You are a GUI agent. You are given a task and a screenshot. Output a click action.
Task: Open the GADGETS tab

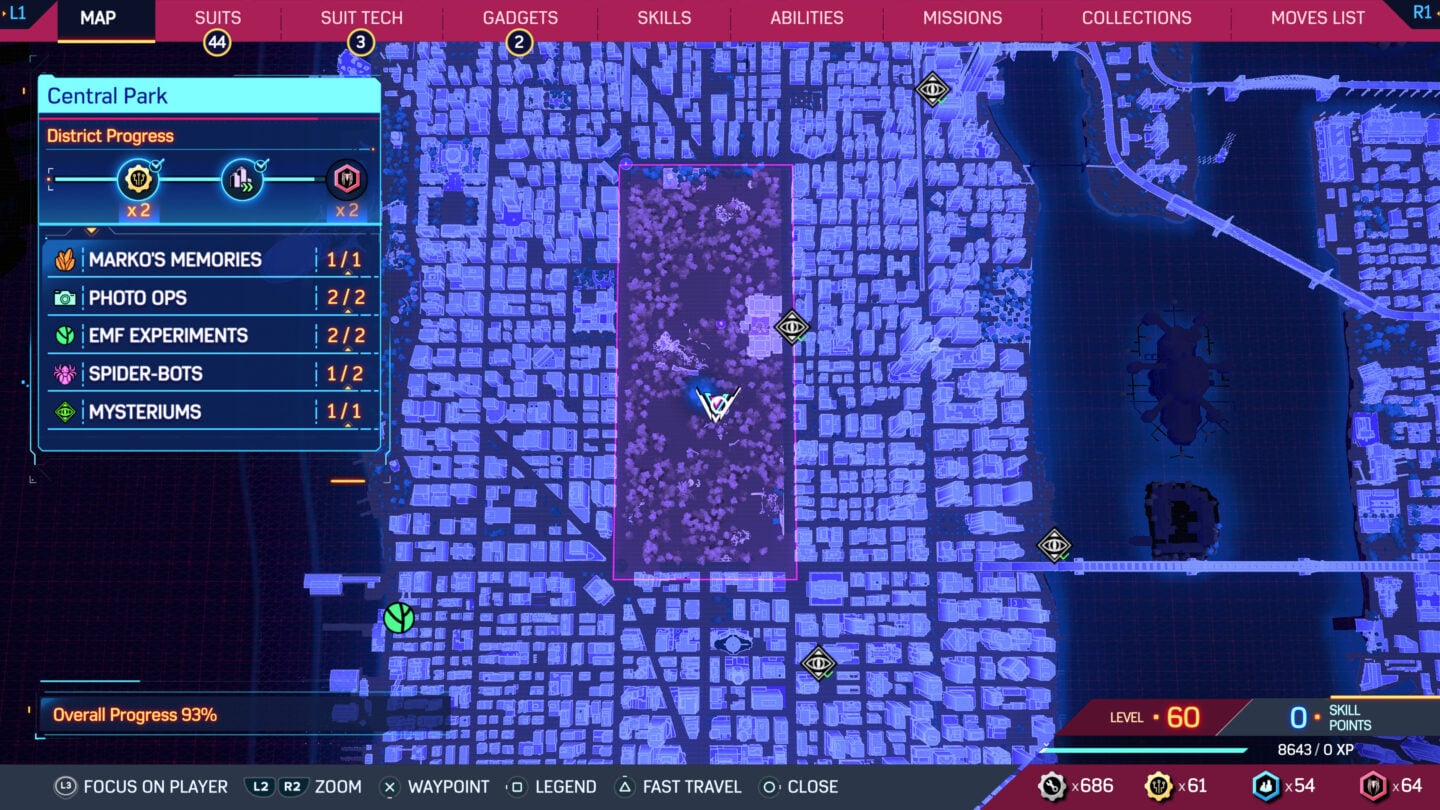(x=520, y=17)
